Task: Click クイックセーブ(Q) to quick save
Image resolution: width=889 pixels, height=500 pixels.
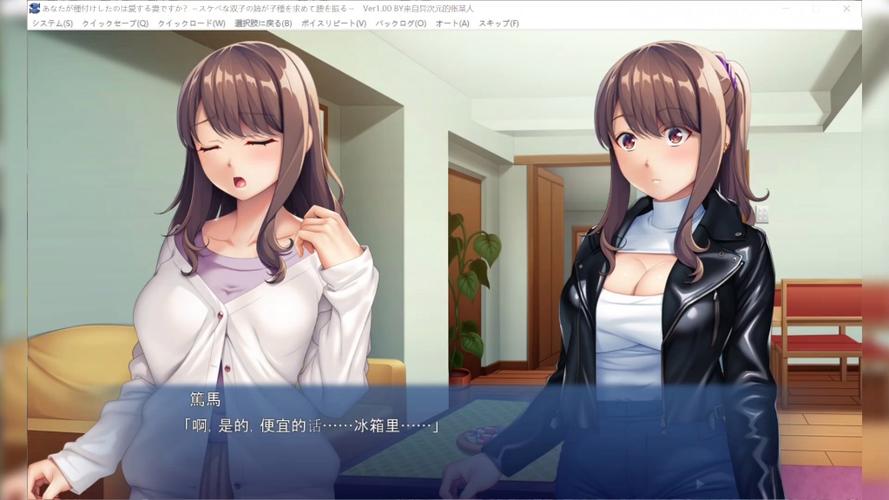Action: (x=115, y=23)
